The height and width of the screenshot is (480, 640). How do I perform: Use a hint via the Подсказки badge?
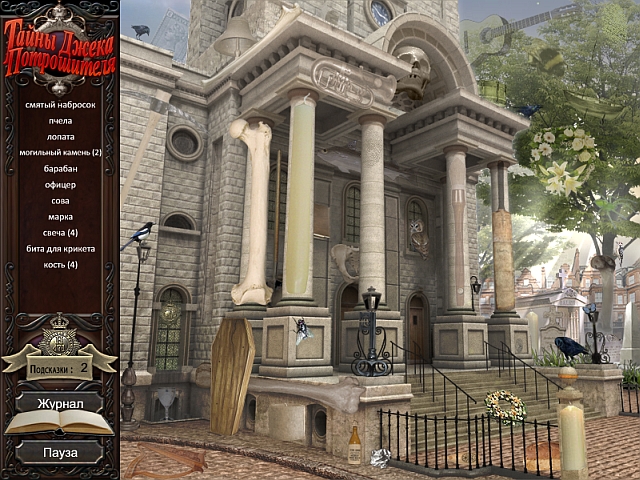[x=59, y=366]
